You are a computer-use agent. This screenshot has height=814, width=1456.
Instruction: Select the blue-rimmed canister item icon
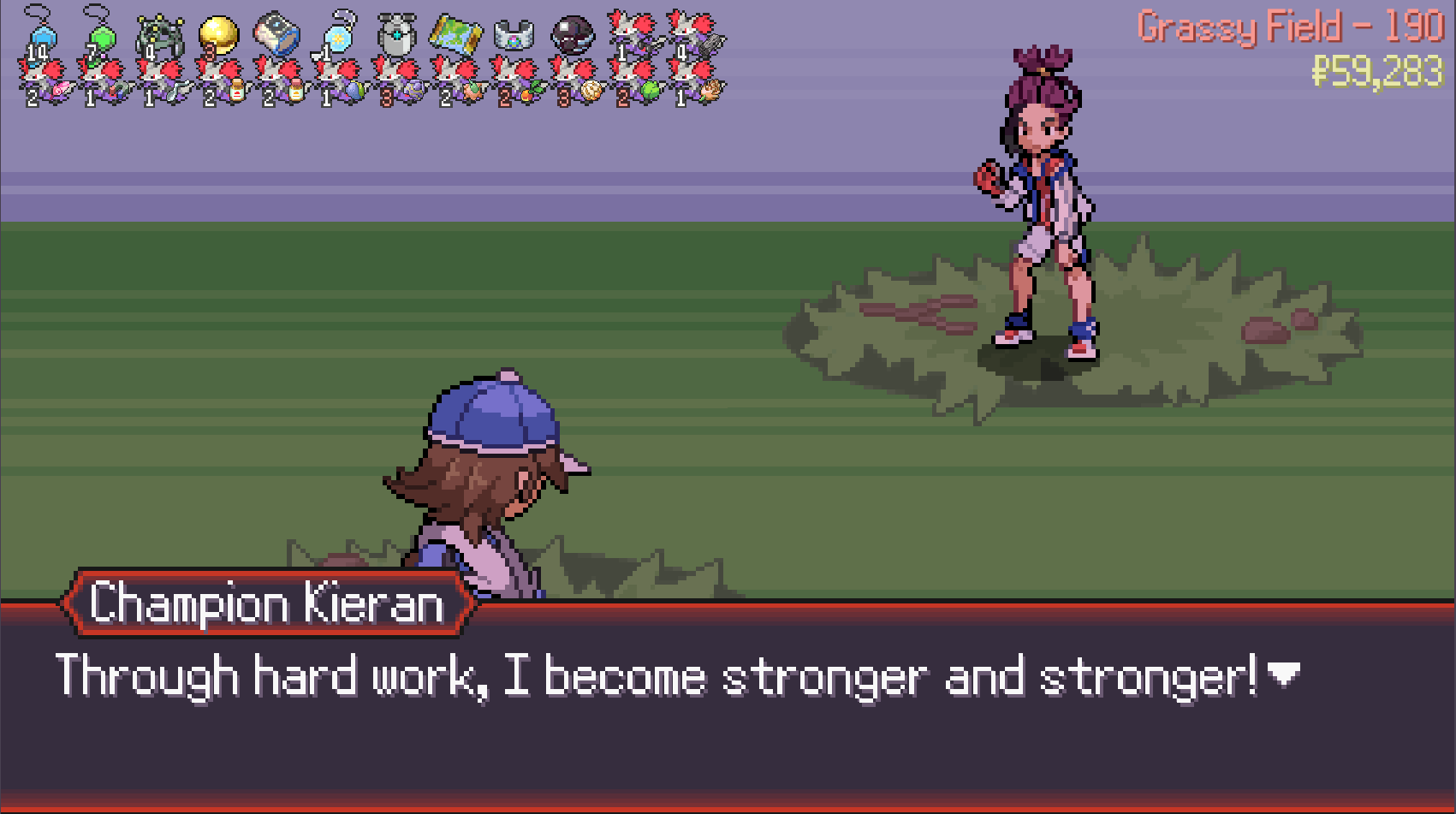click(277, 34)
